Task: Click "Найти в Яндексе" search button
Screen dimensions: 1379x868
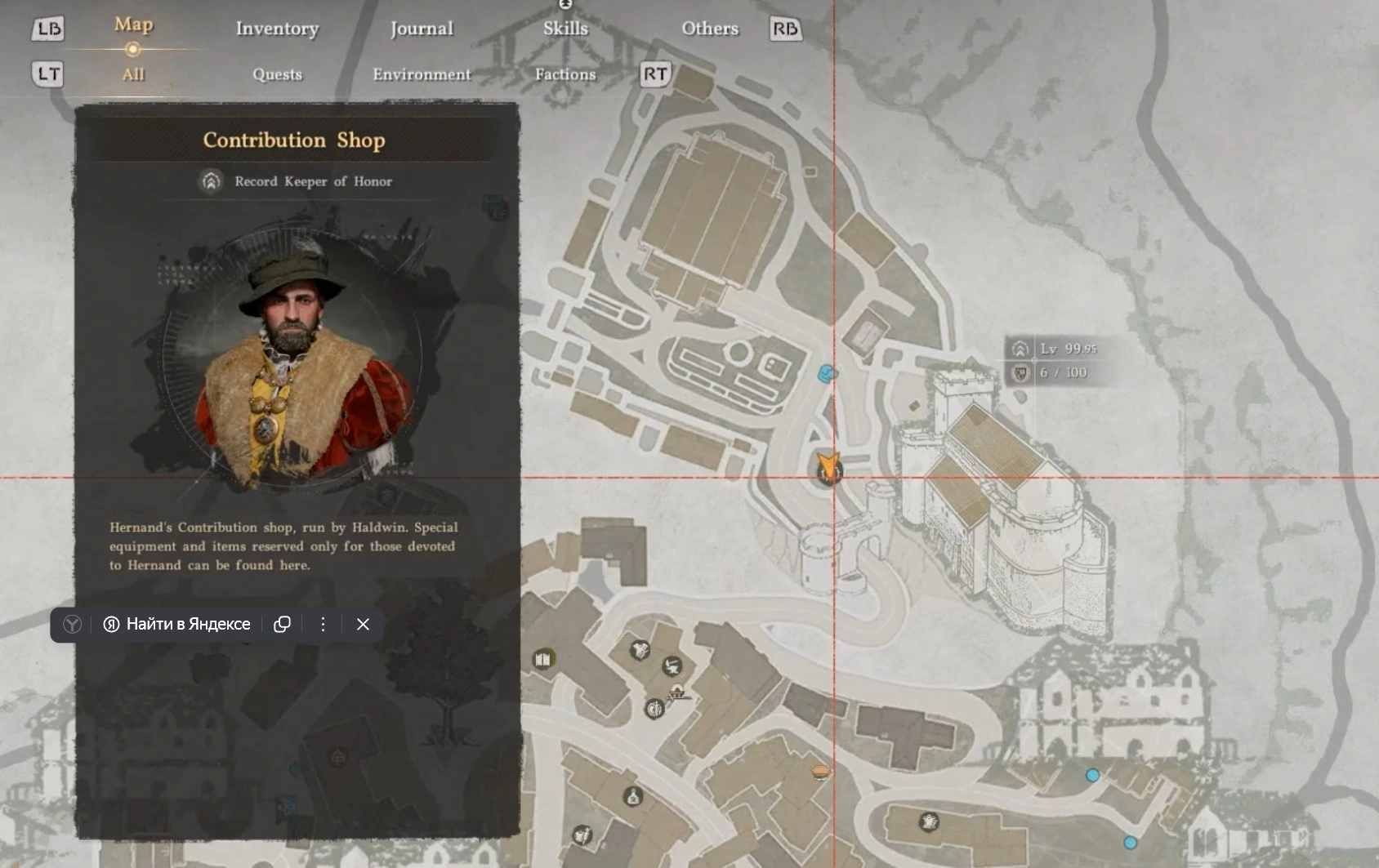Action: tap(177, 625)
